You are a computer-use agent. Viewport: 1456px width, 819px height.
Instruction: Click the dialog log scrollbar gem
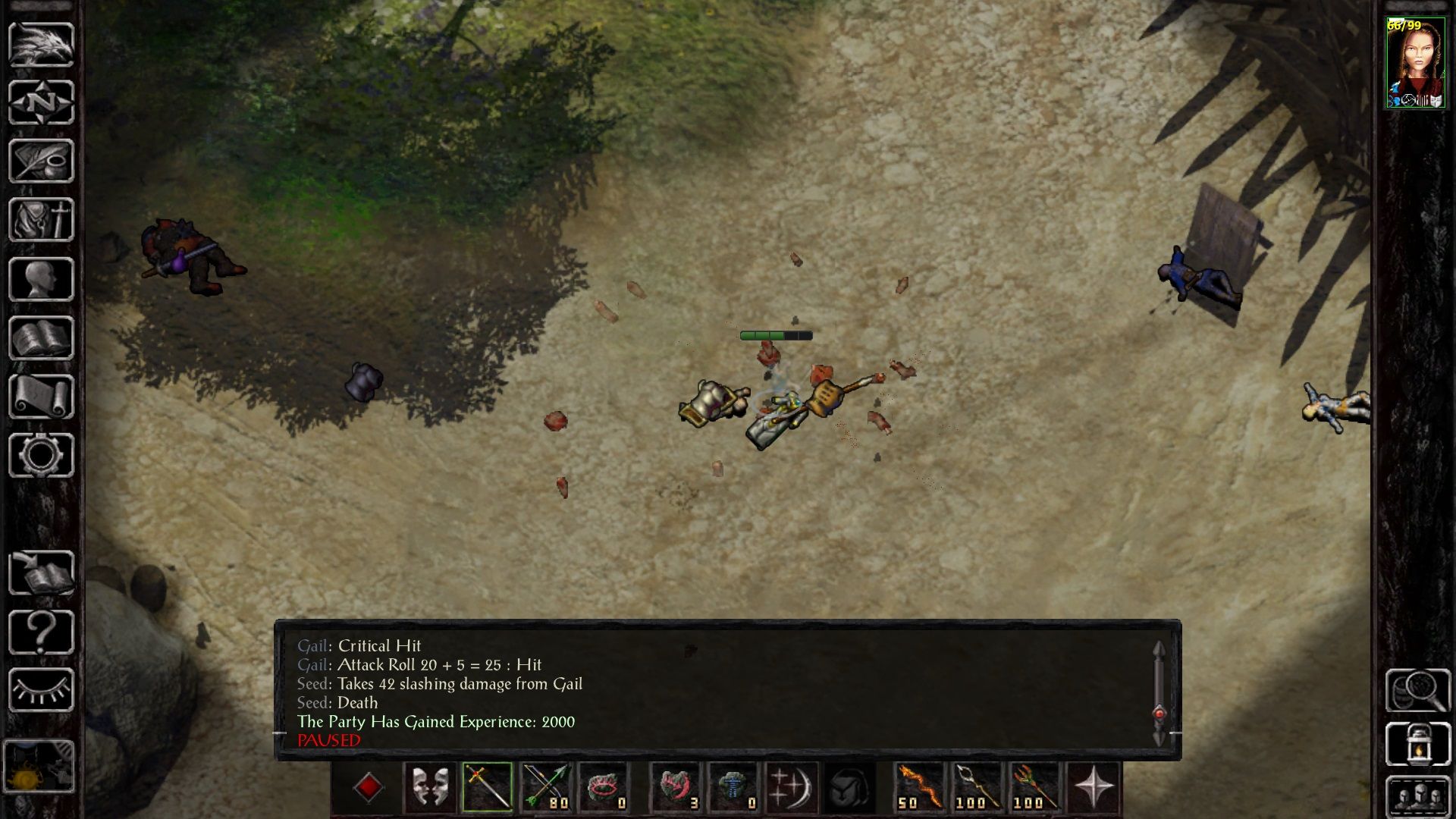pos(1159,713)
